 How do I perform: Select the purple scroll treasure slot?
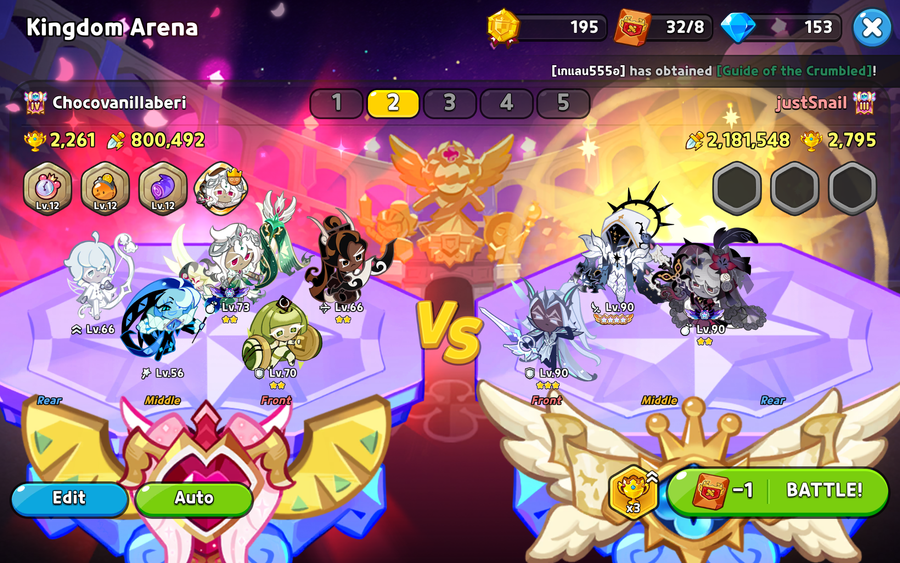tap(162, 187)
